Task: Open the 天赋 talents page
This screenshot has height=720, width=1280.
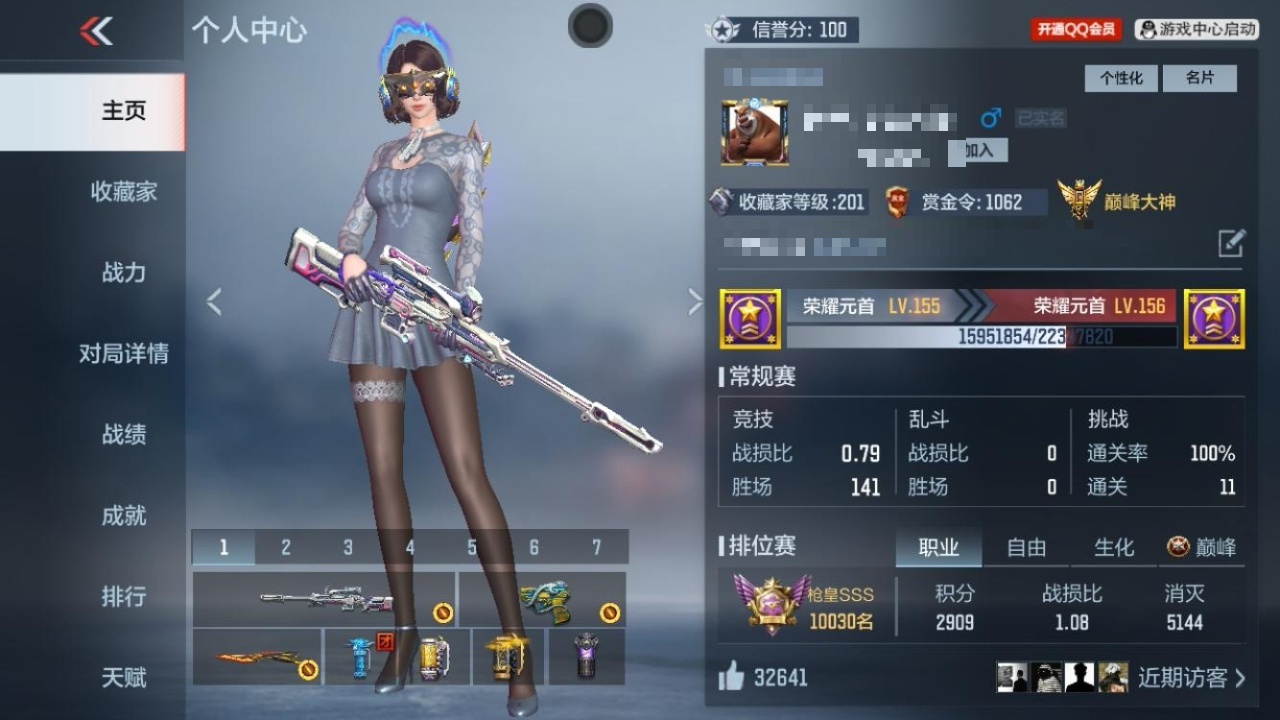Action: [x=123, y=677]
